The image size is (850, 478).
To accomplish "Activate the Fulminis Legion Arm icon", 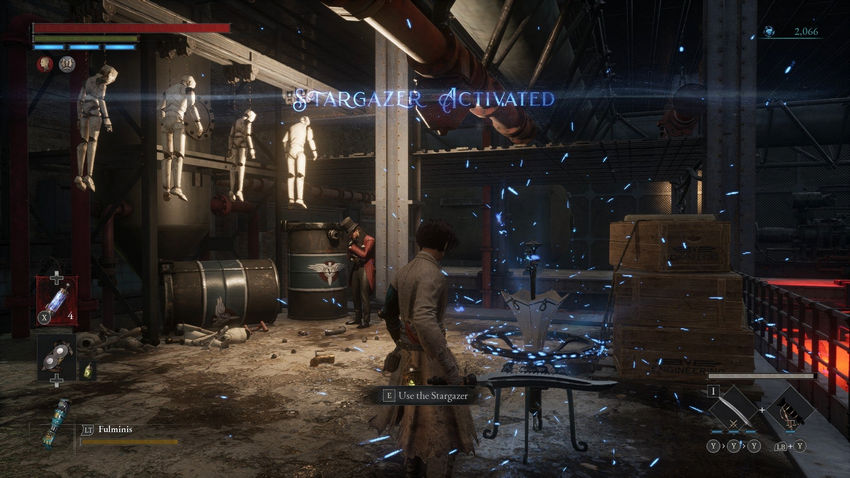I will 55,424.
